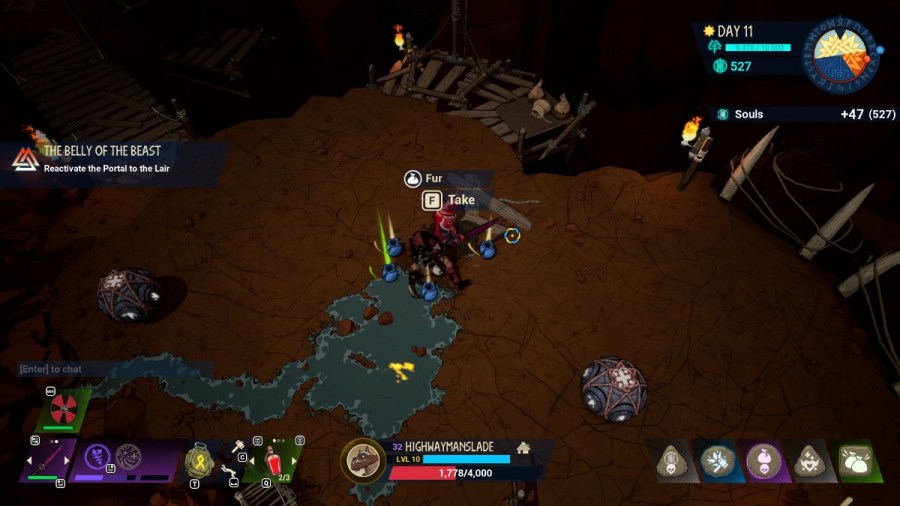900x506 pixels.
Task: Select the sparkling heart stone slot
Action: (x=809, y=460)
